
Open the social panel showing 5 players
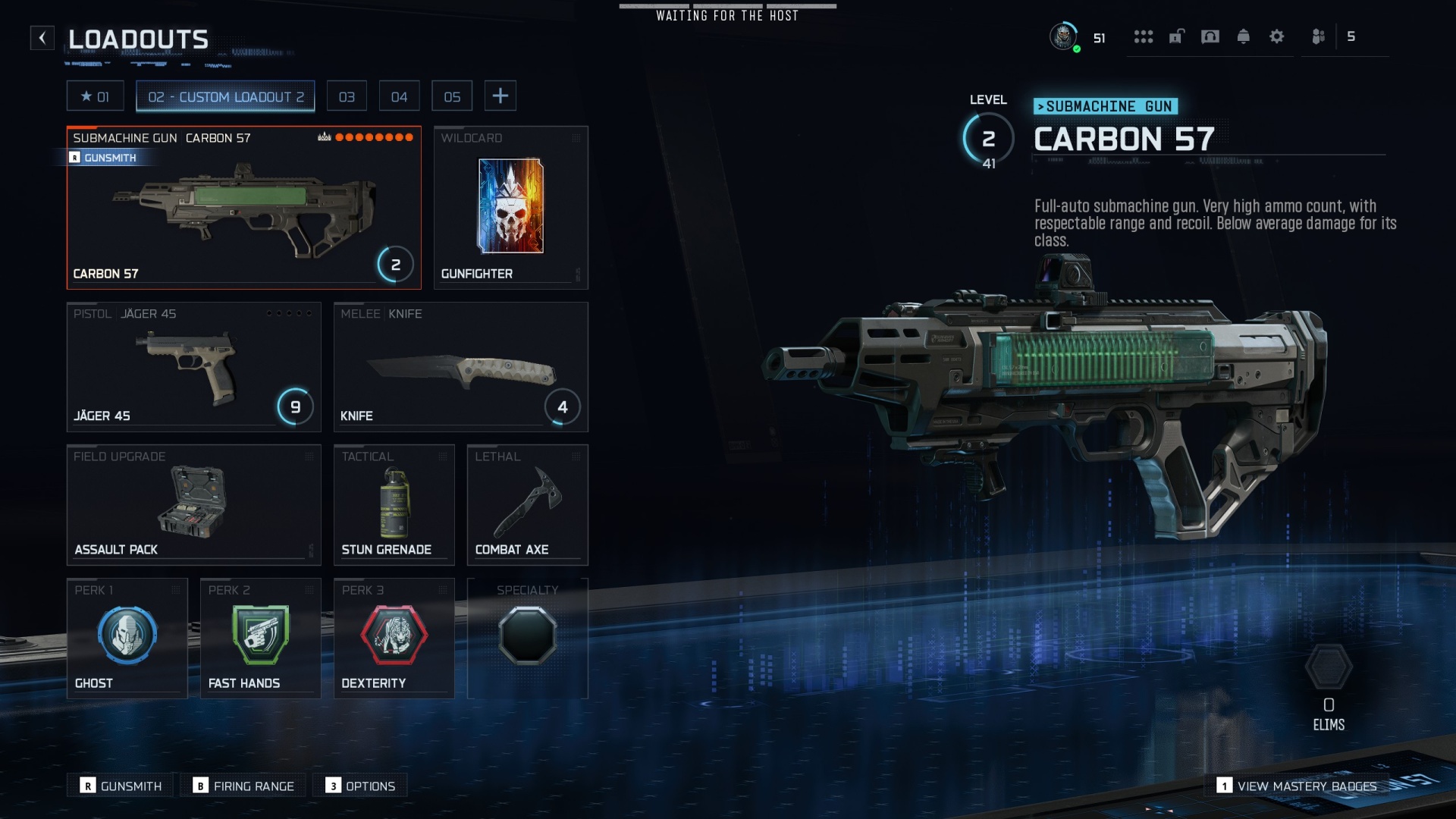(x=1317, y=36)
